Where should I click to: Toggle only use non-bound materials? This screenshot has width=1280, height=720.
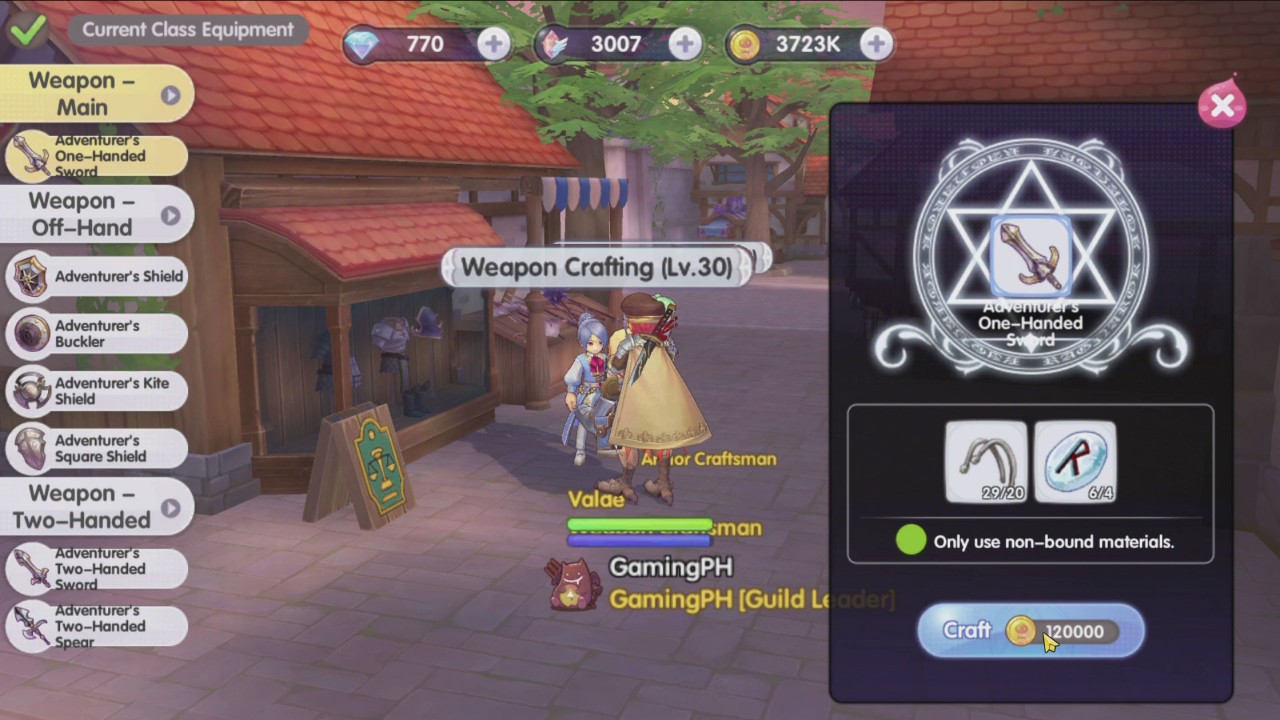[910, 541]
